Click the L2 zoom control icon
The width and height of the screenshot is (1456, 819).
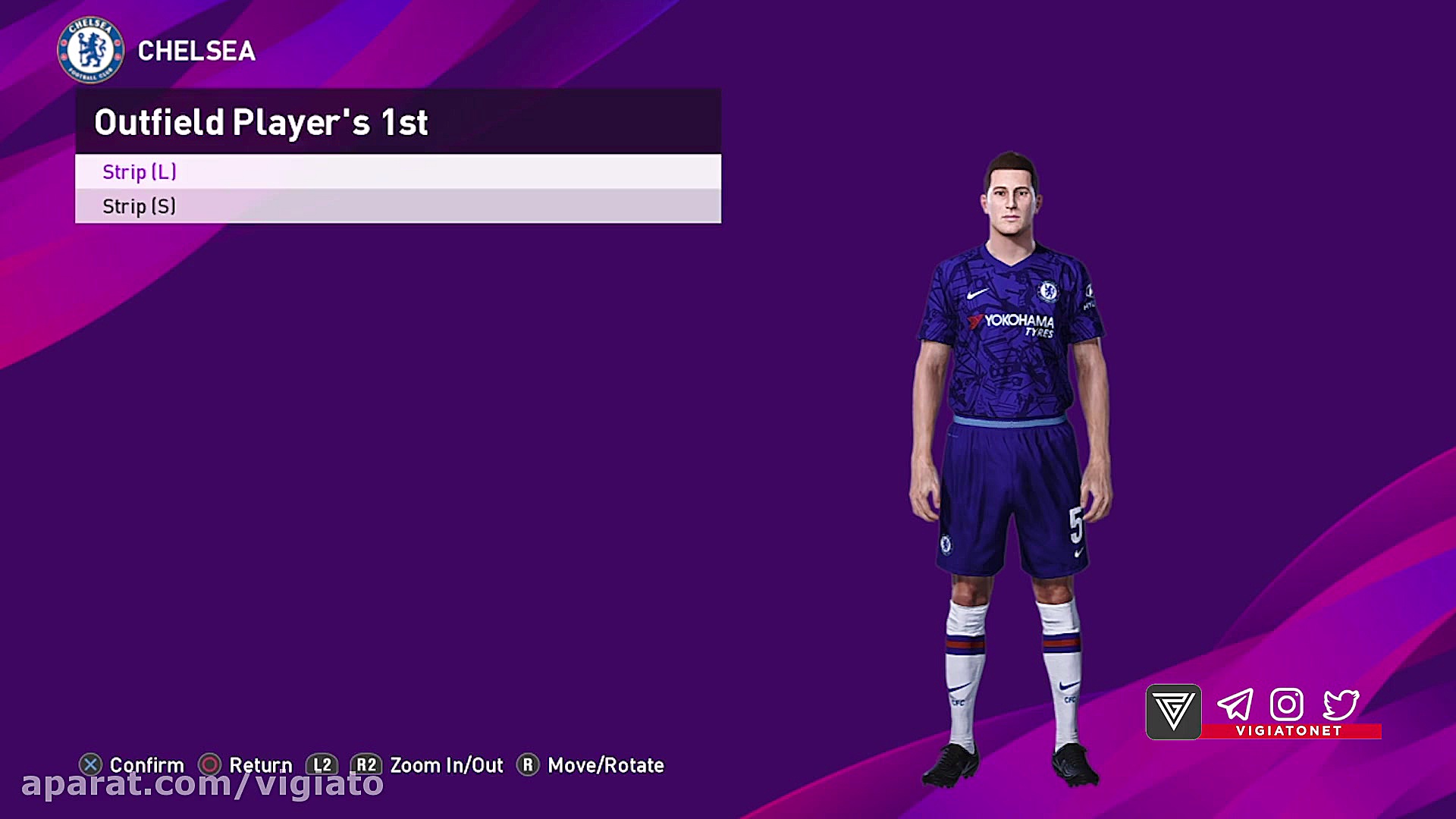click(x=322, y=765)
